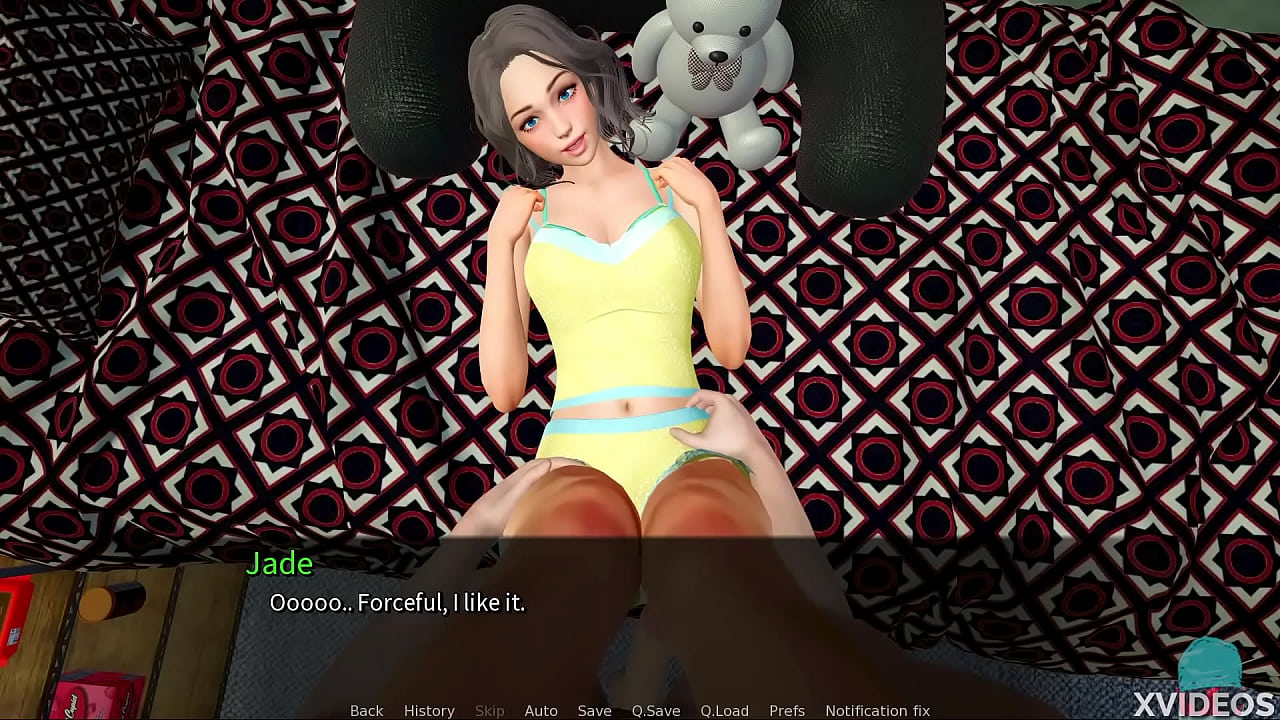Screen dimensions: 1280x720
Task: Toggle Skip mode on
Action: pos(489,710)
